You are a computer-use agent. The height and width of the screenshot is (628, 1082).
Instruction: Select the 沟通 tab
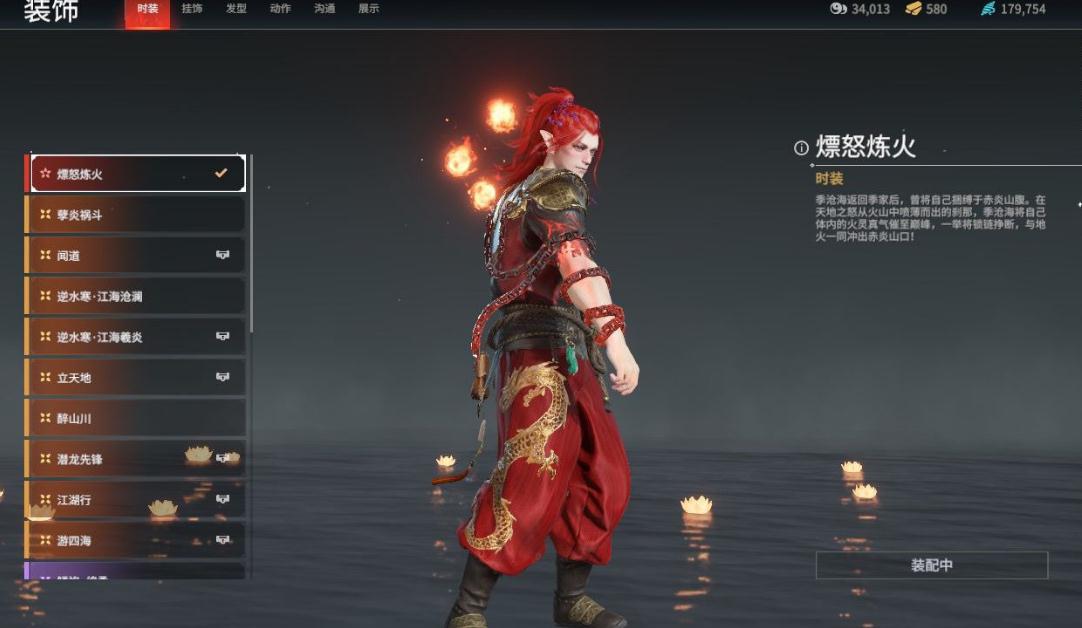(x=324, y=9)
